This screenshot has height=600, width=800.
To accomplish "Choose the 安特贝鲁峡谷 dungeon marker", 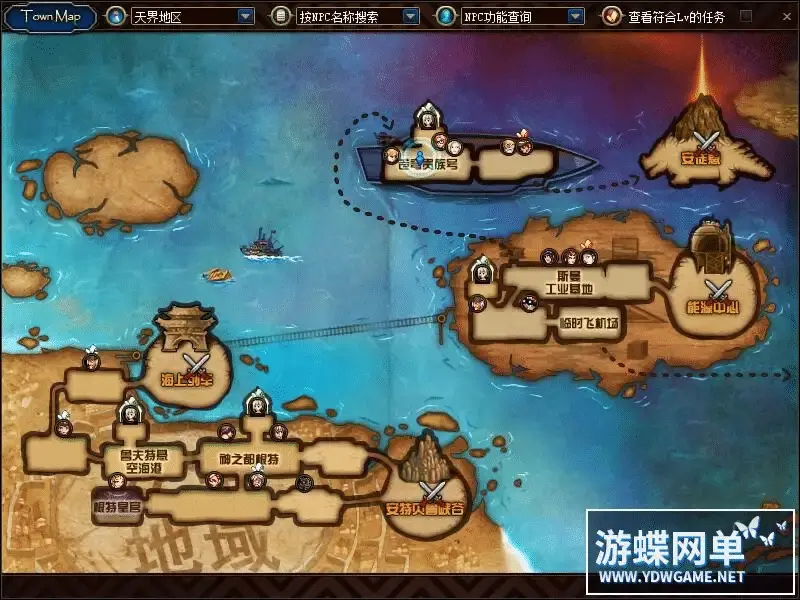I will (431, 490).
